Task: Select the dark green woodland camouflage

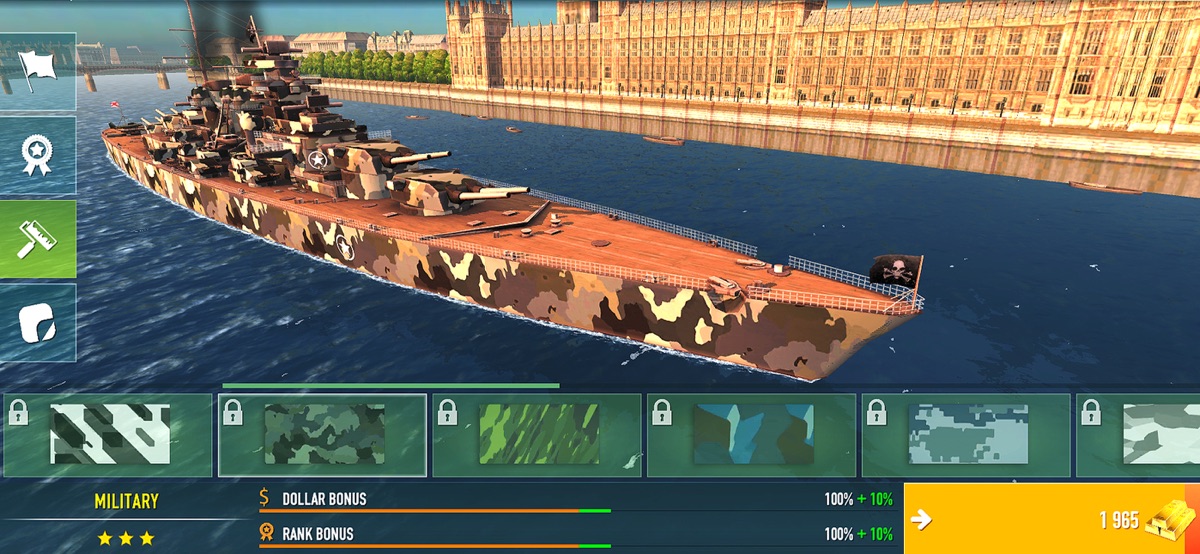Action: pyautogui.click(x=323, y=435)
